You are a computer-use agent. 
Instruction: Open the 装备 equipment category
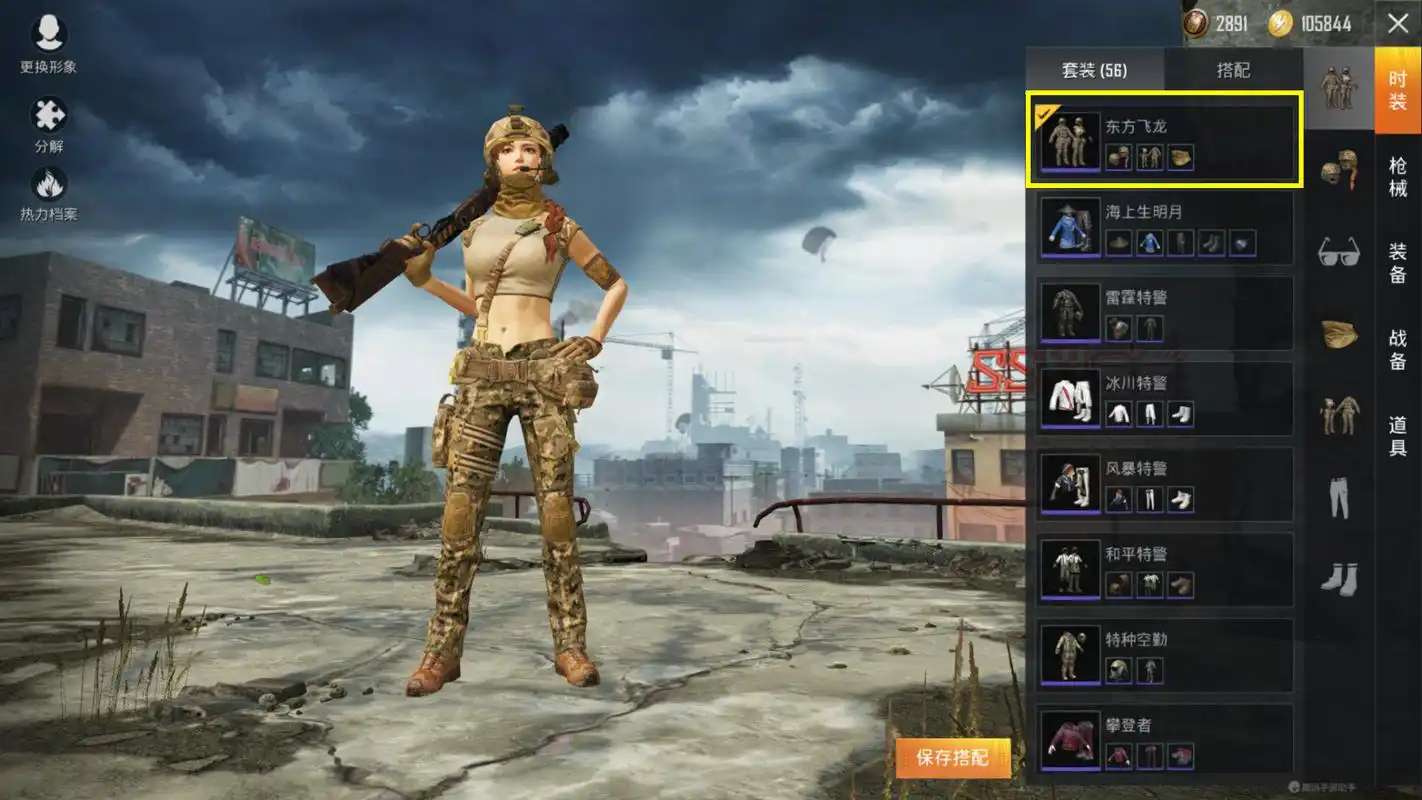(1397, 262)
